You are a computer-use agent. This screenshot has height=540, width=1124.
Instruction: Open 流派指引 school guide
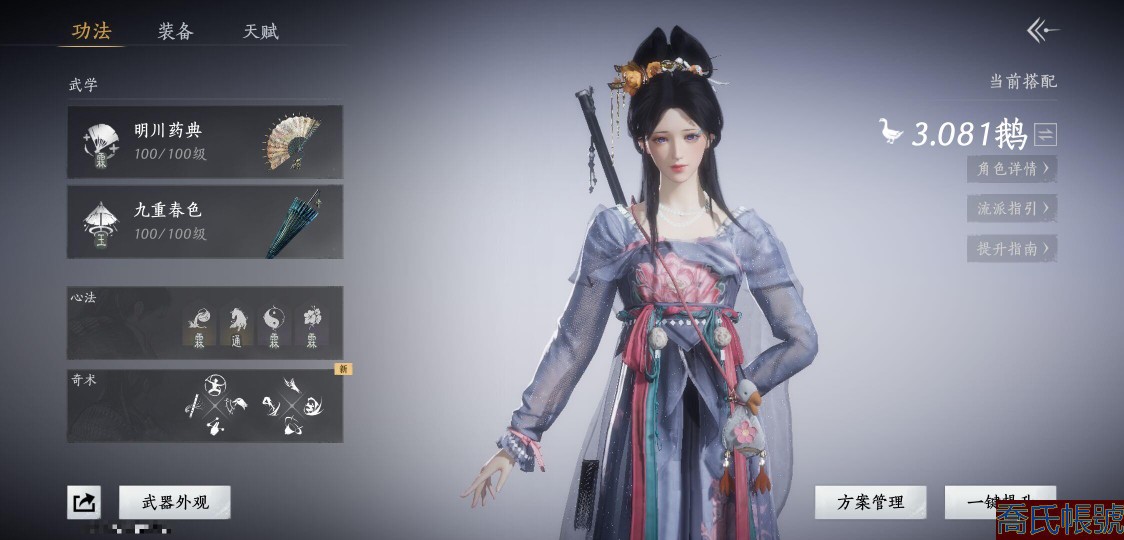click(1012, 209)
